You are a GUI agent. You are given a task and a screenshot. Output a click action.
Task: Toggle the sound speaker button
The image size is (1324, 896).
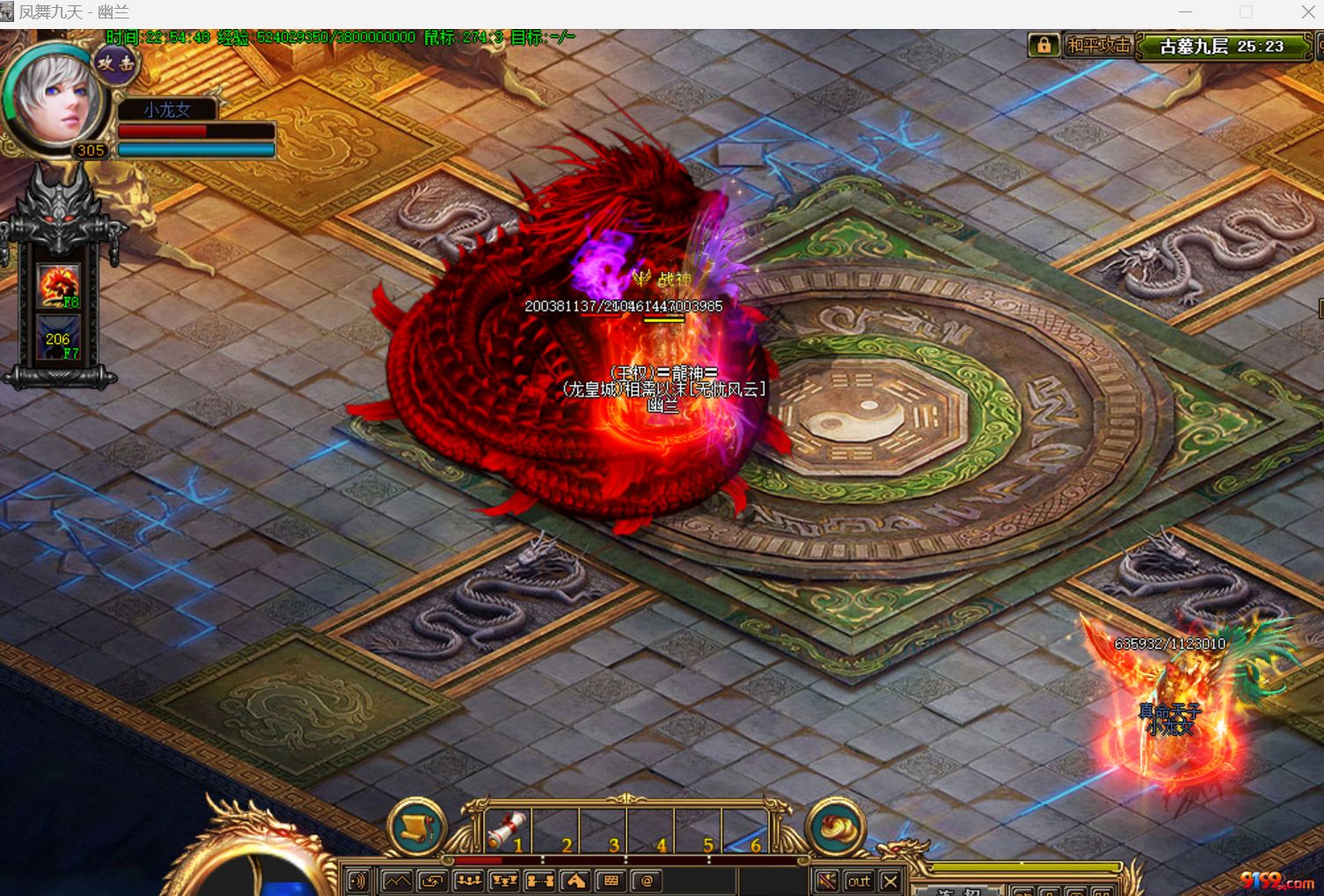358,881
